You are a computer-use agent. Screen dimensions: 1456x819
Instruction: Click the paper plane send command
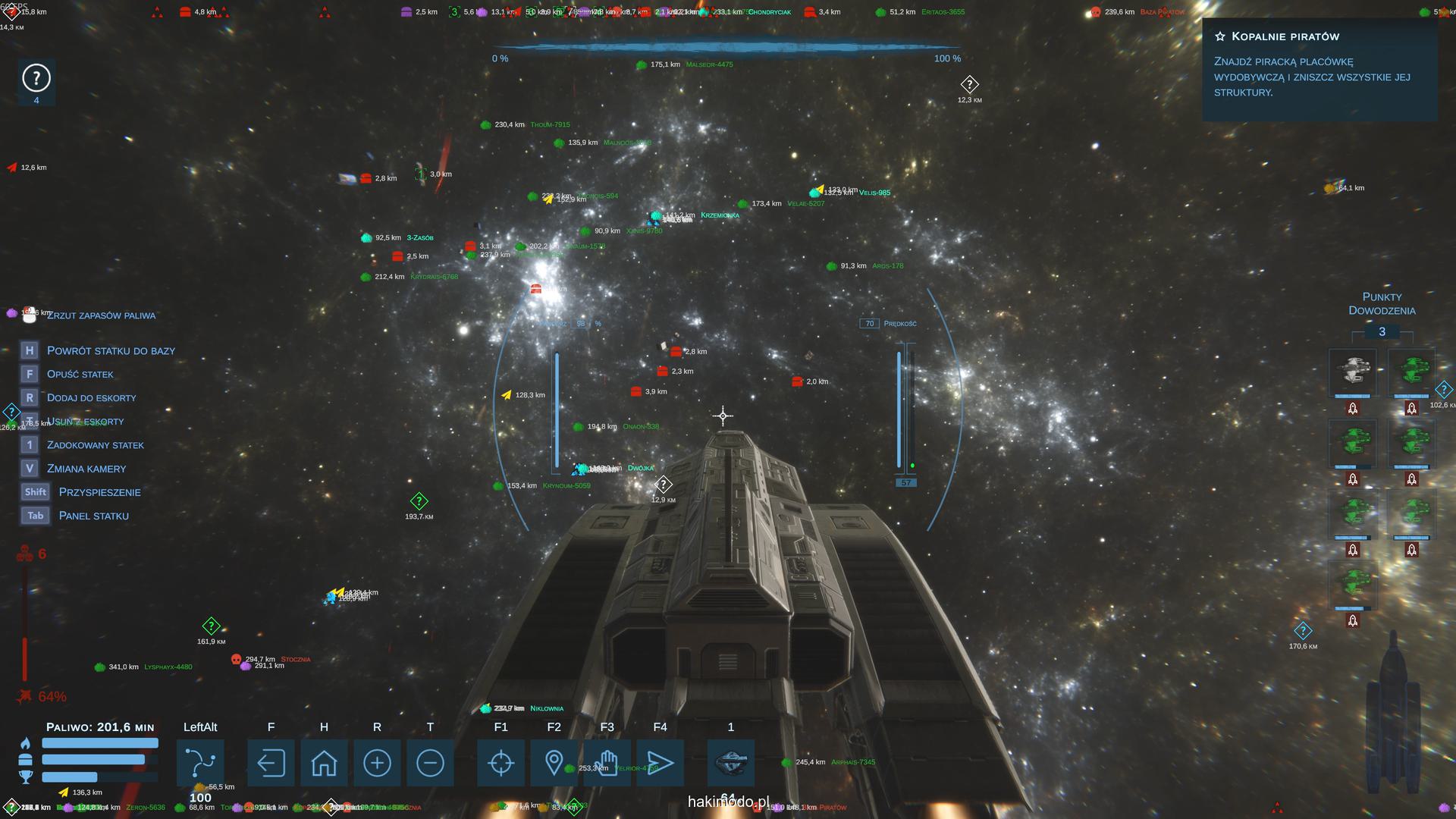pyautogui.click(x=660, y=762)
